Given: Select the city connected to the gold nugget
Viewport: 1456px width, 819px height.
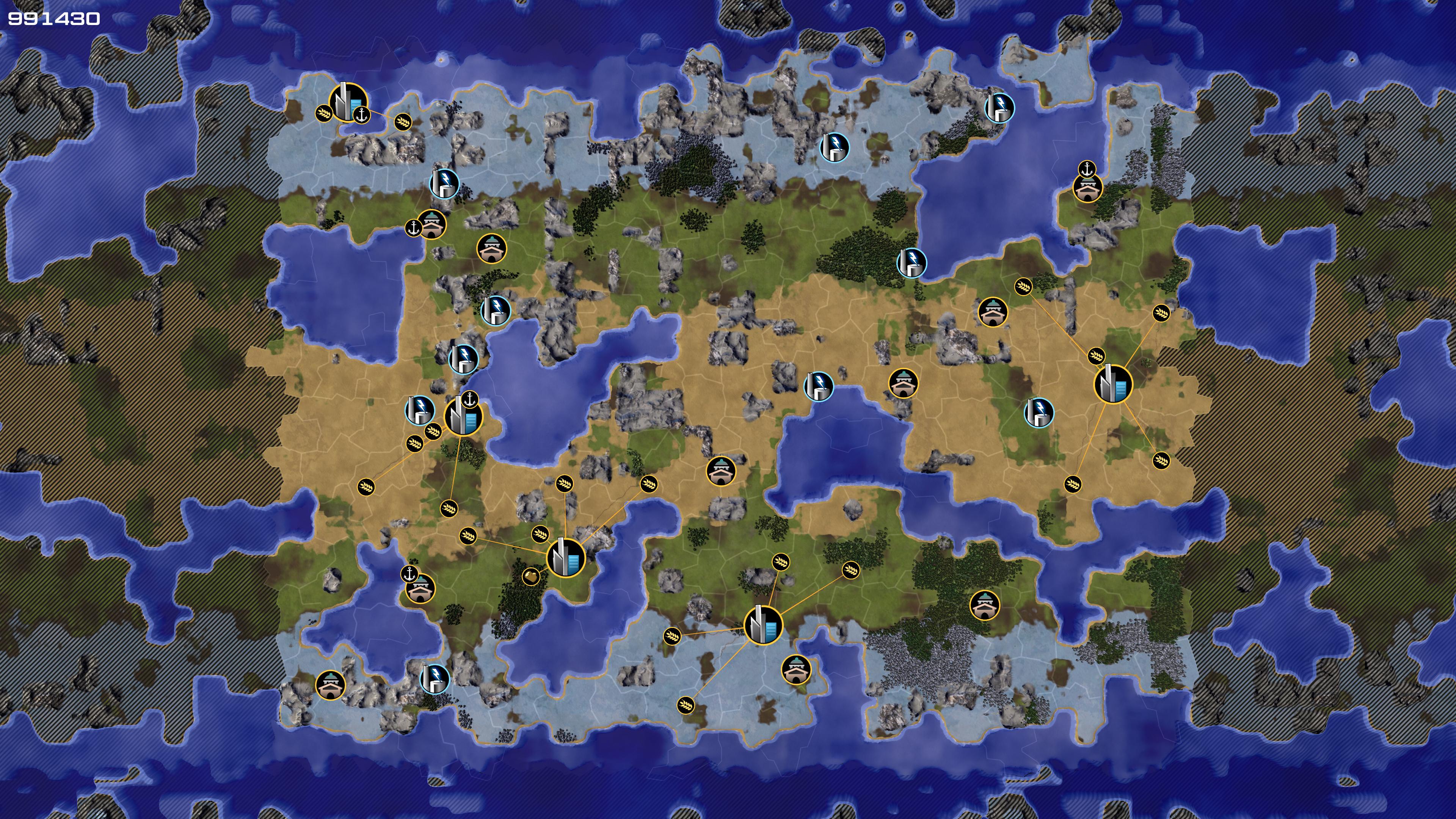Looking at the screenshot, I should point(566,559).
